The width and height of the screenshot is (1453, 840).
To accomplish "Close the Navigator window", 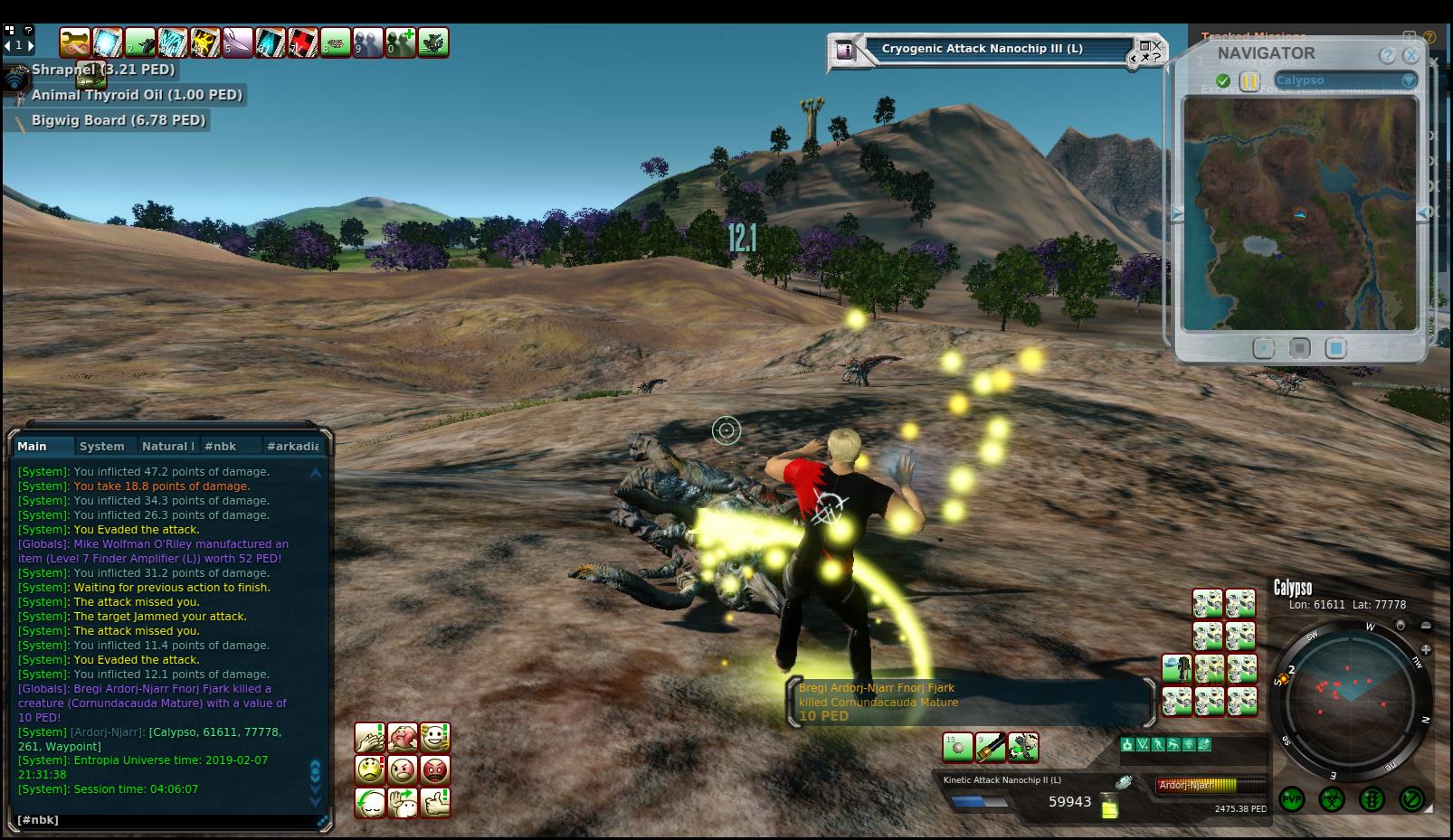I will click(1410, 55).
